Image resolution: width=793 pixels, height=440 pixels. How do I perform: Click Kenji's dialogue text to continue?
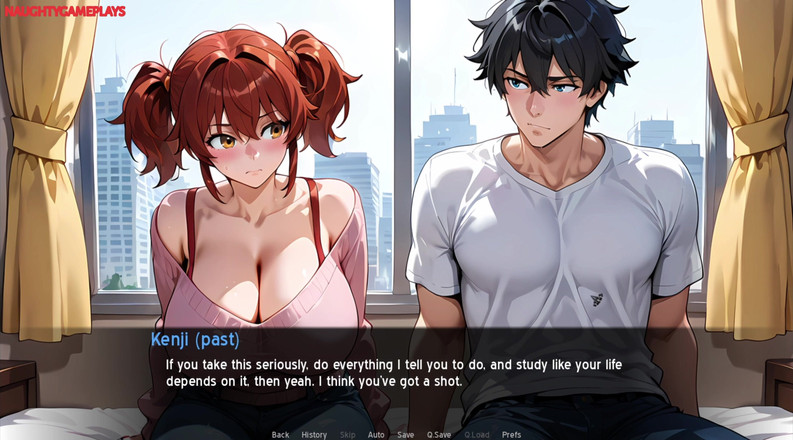pos(393,373)
